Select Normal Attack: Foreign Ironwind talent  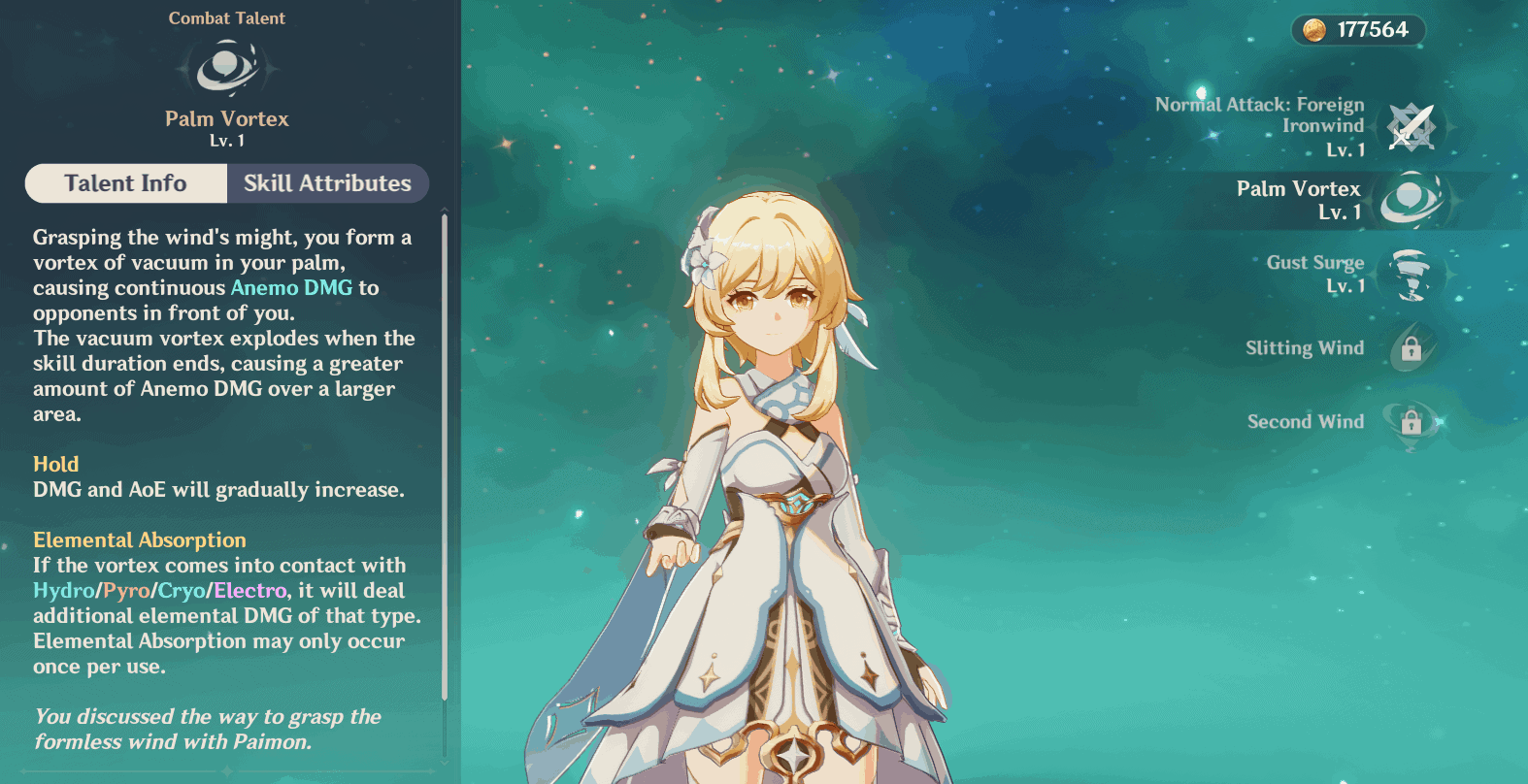1411,127
